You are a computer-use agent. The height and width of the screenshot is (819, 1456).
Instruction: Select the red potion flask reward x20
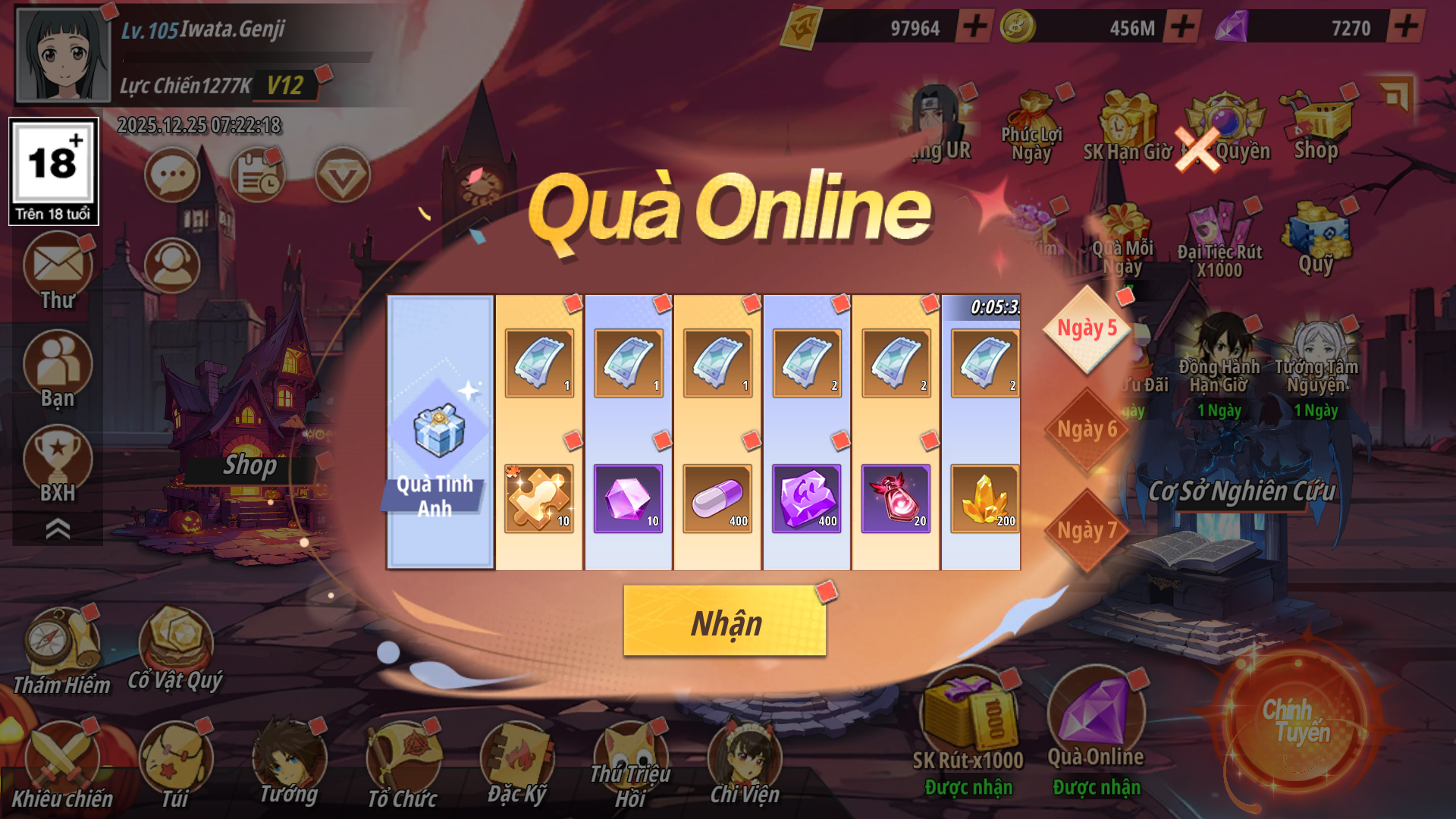[x=896, y=498]
